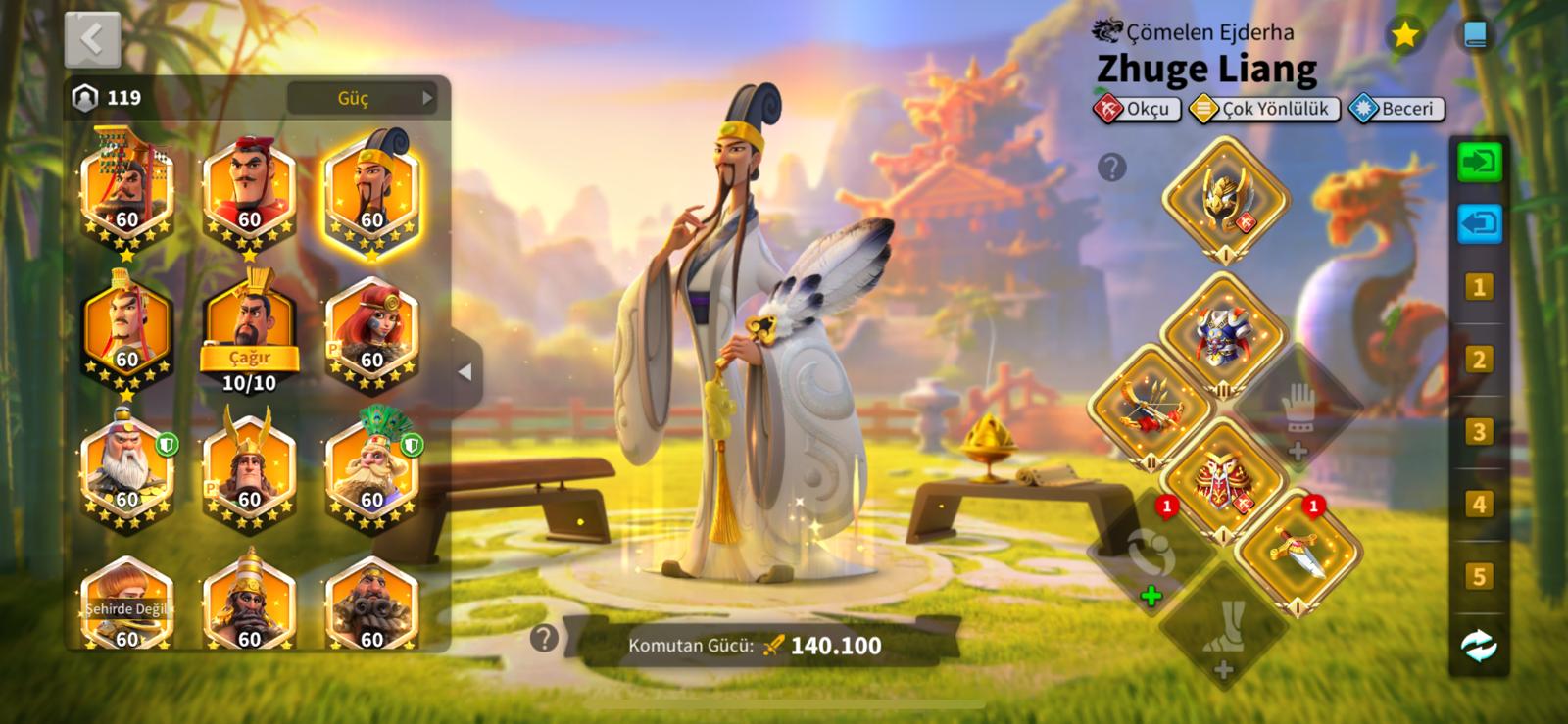Image resolution: width=1568 pixels, height=724 pixels.
Task: Switch to equipment preset 3
Action: click(1479, 432)
